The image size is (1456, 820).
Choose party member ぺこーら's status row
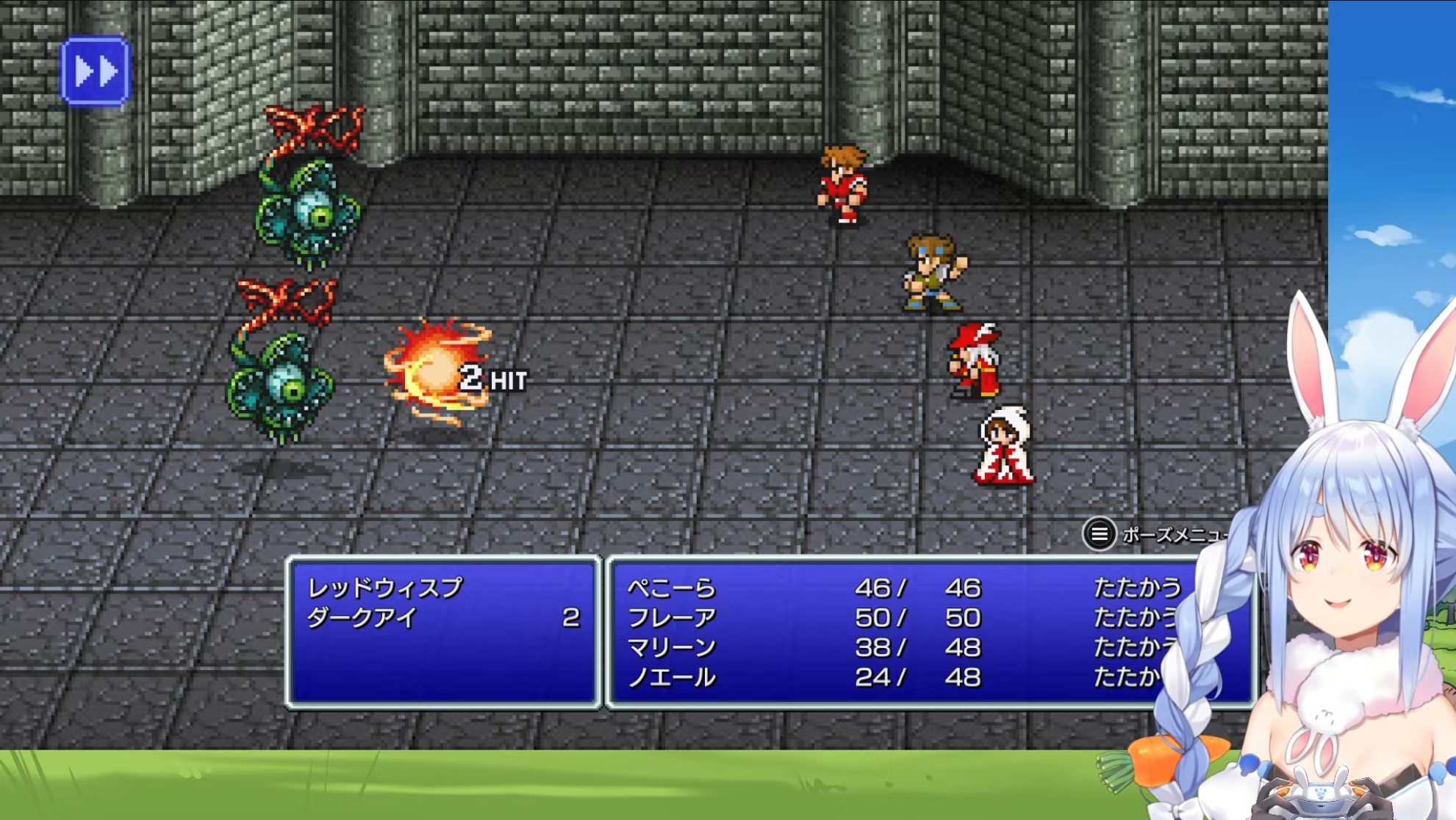671,588
